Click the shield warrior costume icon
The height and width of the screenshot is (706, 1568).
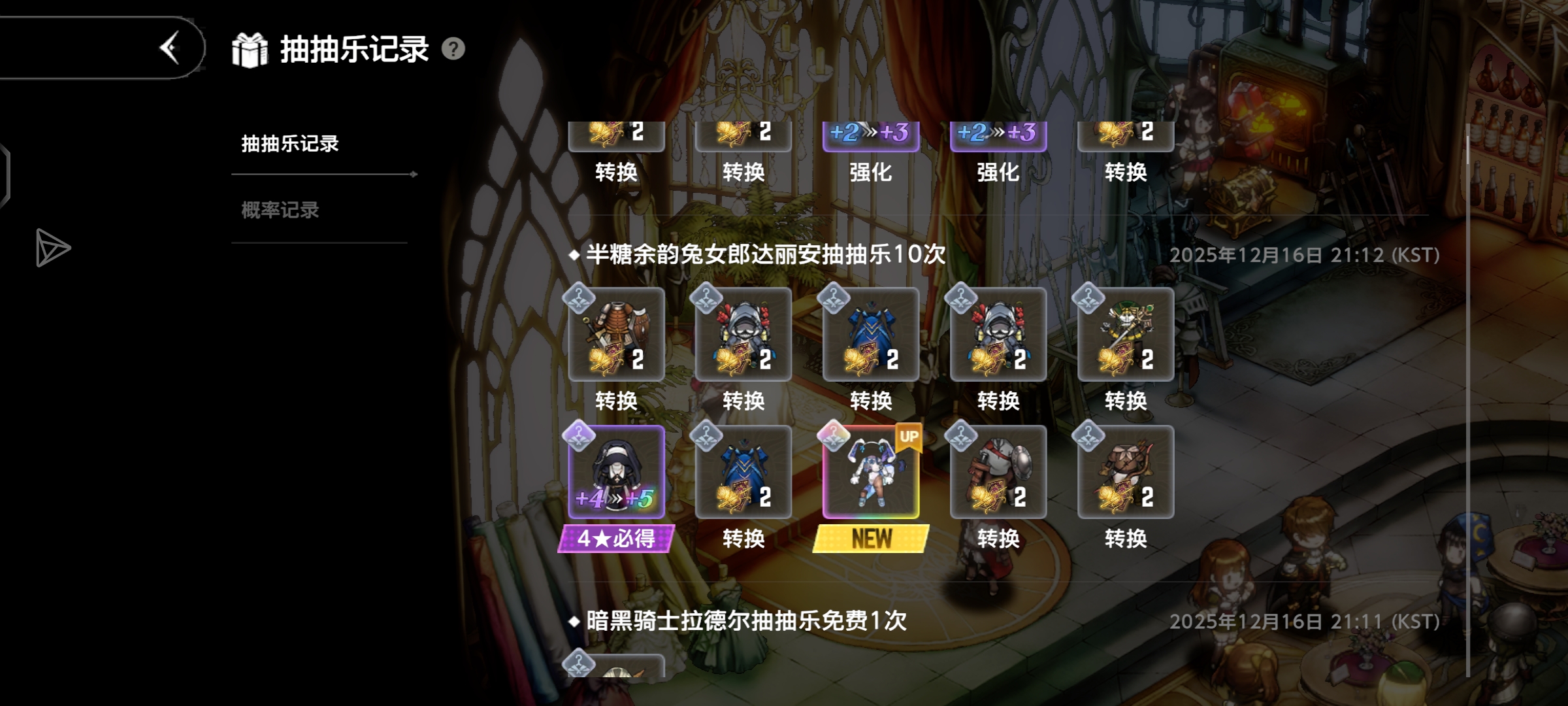coord(998,472)
